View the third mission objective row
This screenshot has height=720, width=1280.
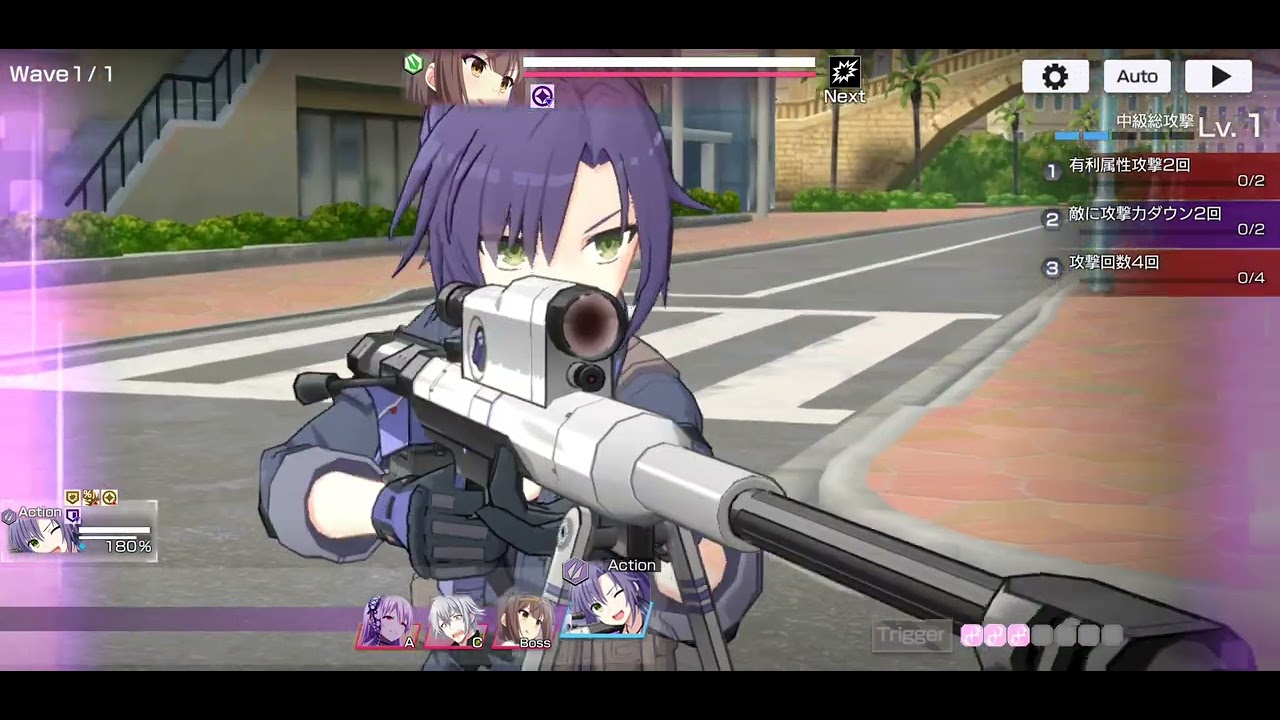1160,270
